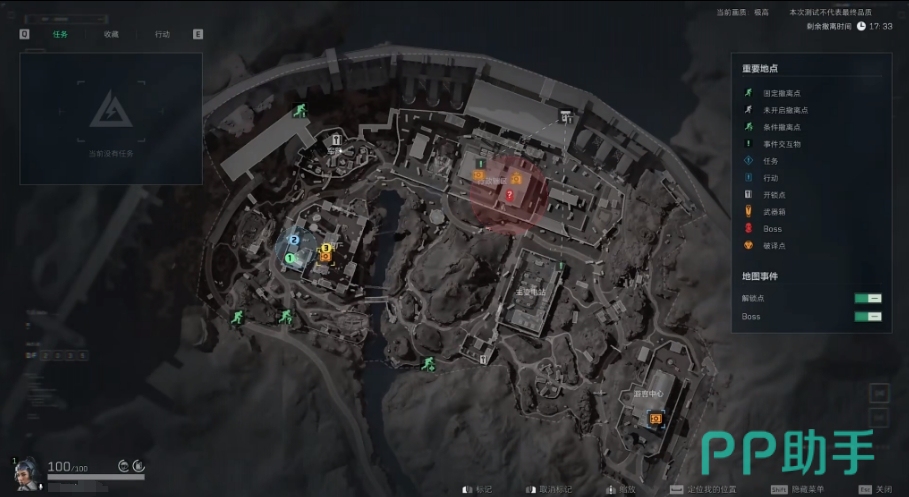Image resolution: width=909 pixels, height=497 pixels.
Task: Open the 收藏 (Favorites) tab
Action: pos(110,34)
